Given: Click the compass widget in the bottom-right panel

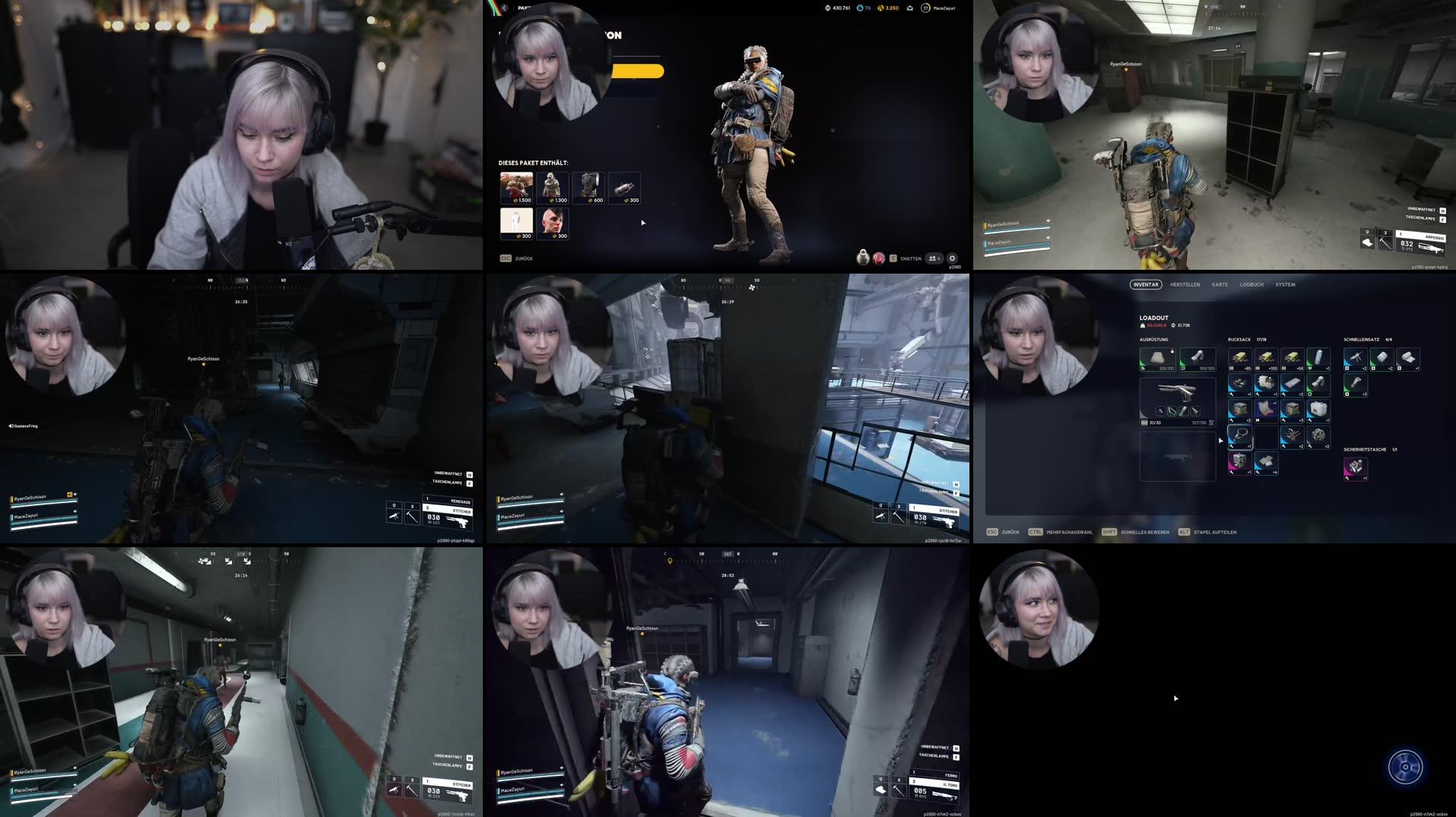Looking at the screenshot, I should click(1406, 768).
